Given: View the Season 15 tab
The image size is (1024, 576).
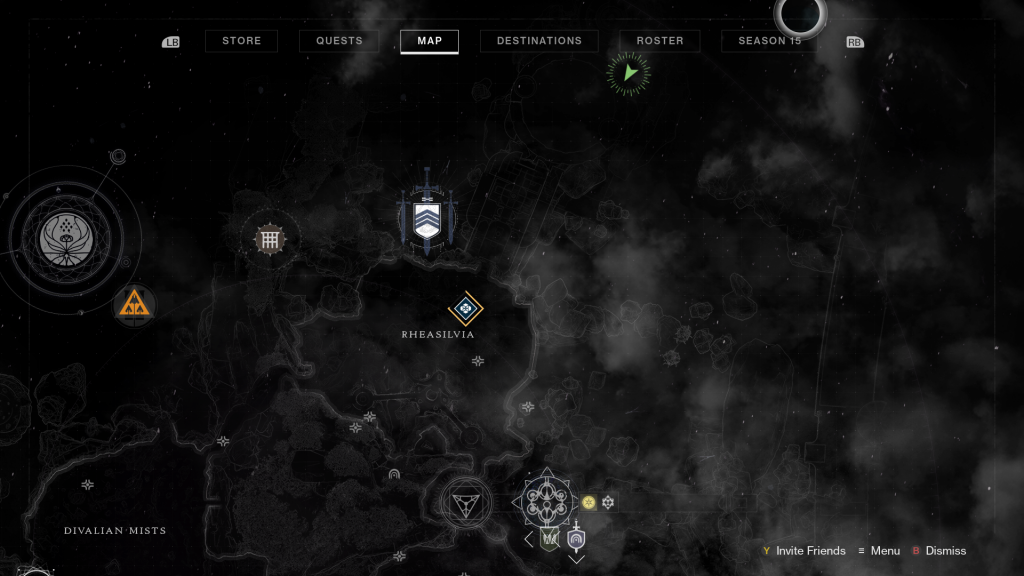Looking at the screenshot, I should (770, 41).
